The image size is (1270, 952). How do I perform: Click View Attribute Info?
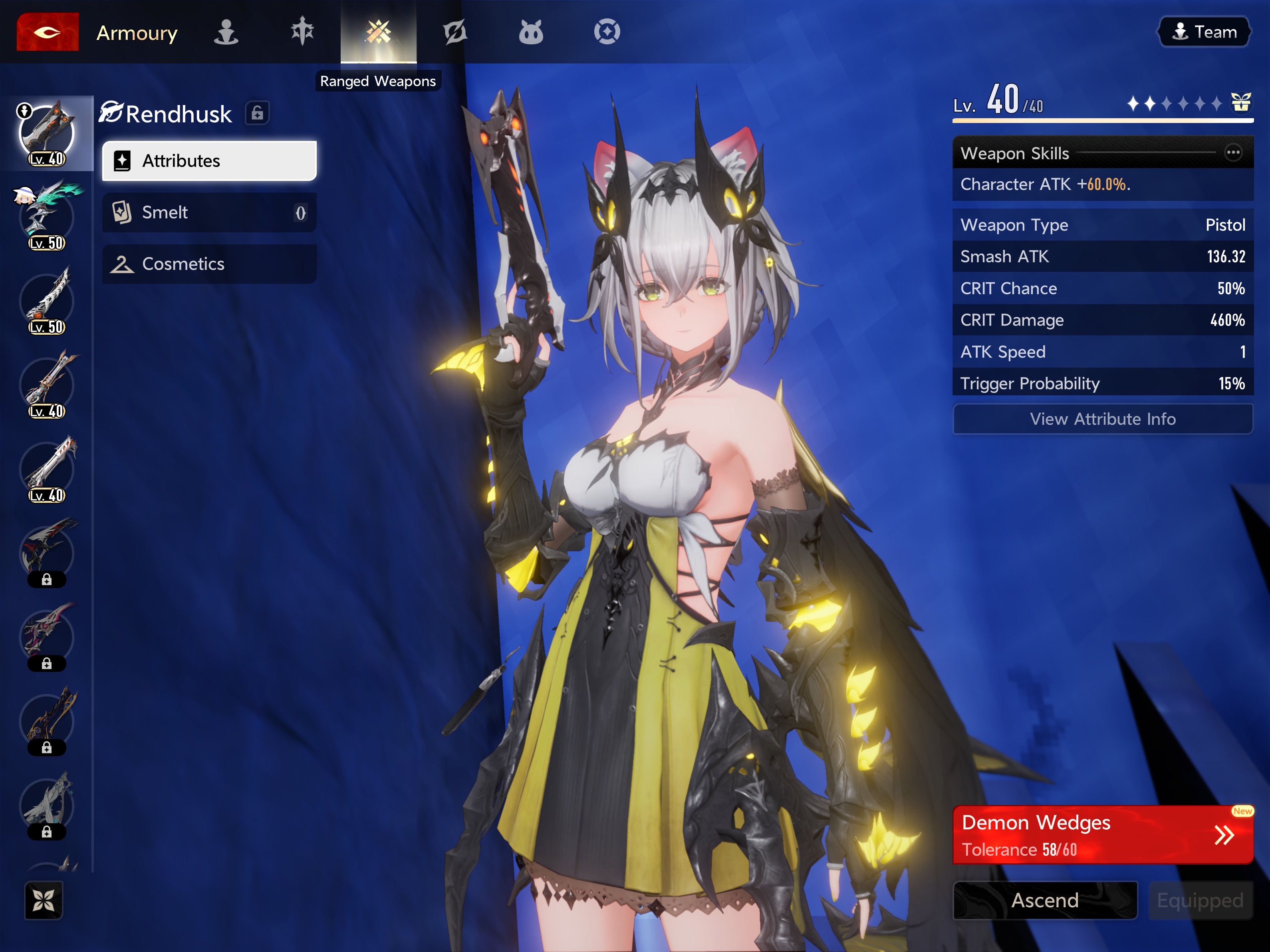(x=1102, y=419)
